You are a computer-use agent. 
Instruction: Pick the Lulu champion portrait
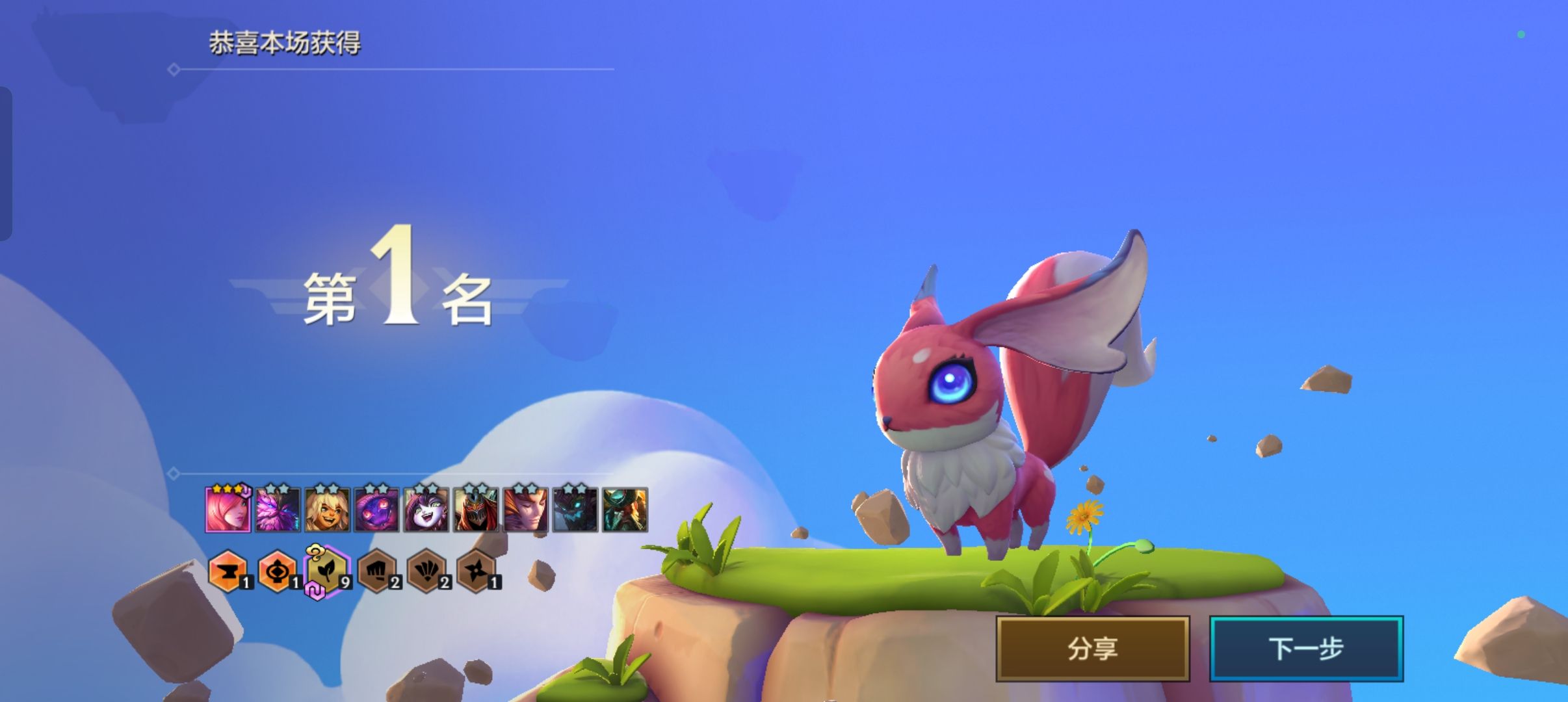coord(426,510)
